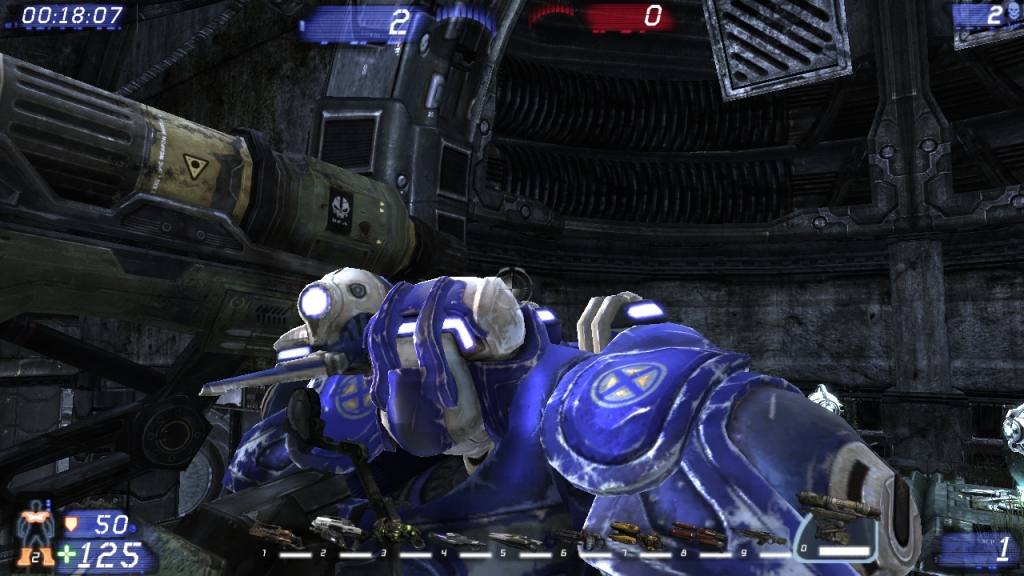Screen dimensions: 1024x576
Task: Choose the green Bio Rifle in slot 3
Action: (x=398, y=530)
